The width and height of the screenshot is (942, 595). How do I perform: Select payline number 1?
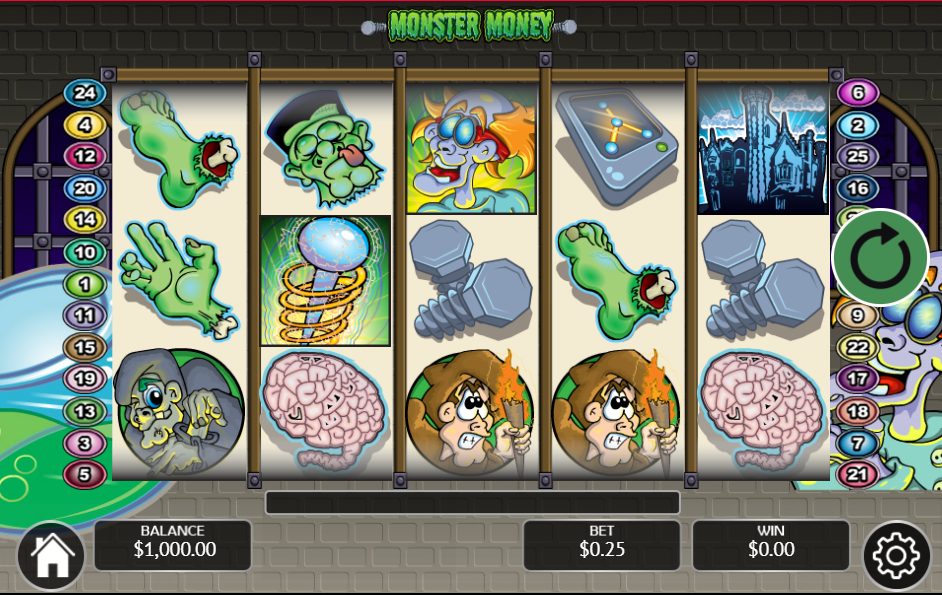[85, 284]
